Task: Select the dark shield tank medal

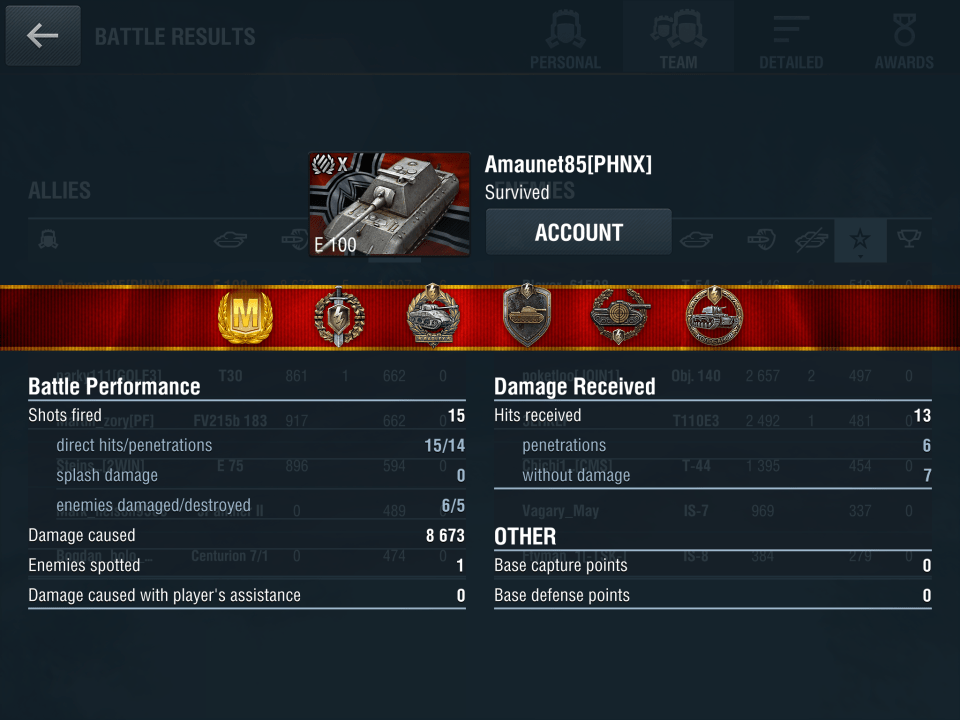Action: click(x=527, y=318)
